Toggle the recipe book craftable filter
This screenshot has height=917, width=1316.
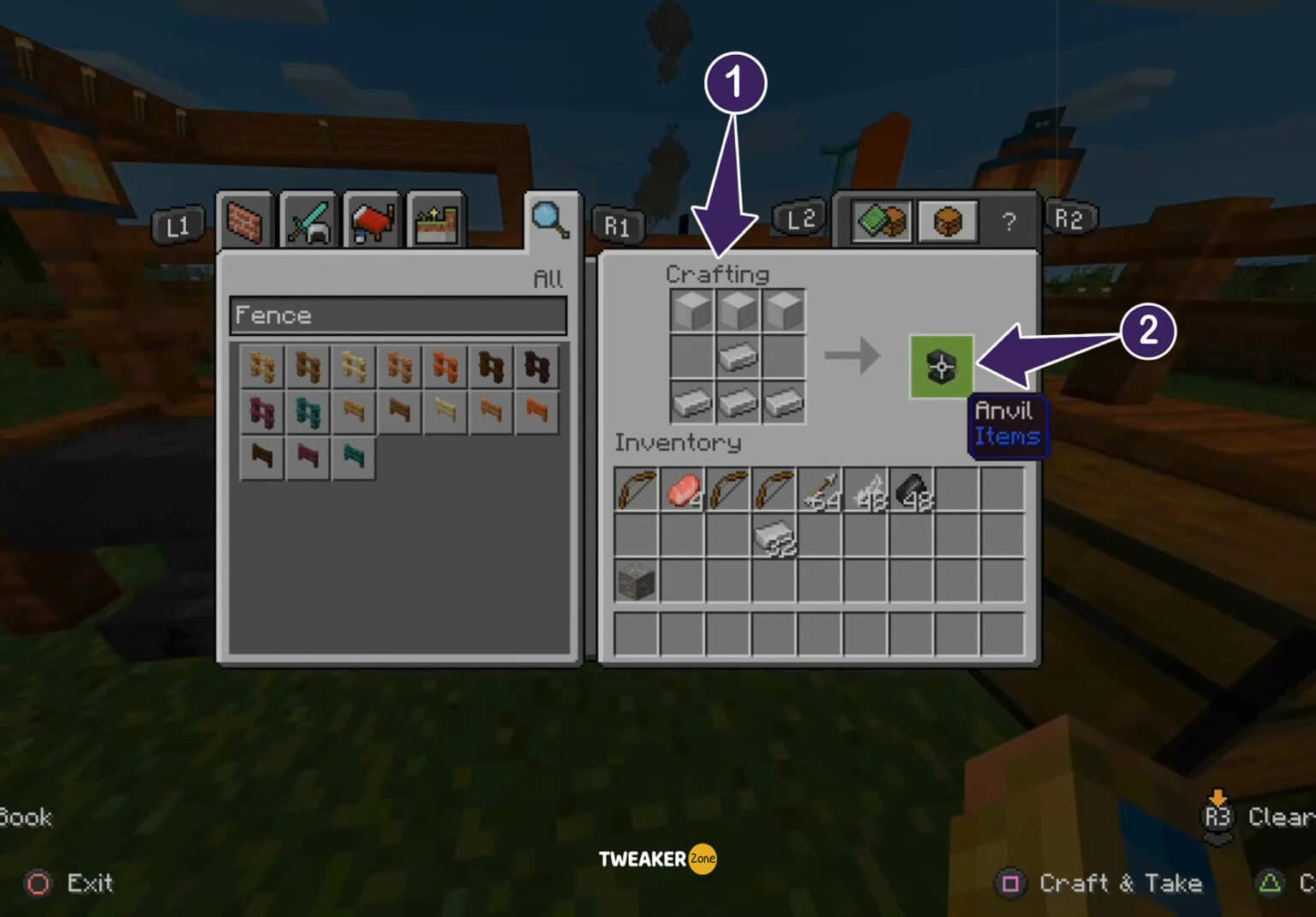[880, 221]
